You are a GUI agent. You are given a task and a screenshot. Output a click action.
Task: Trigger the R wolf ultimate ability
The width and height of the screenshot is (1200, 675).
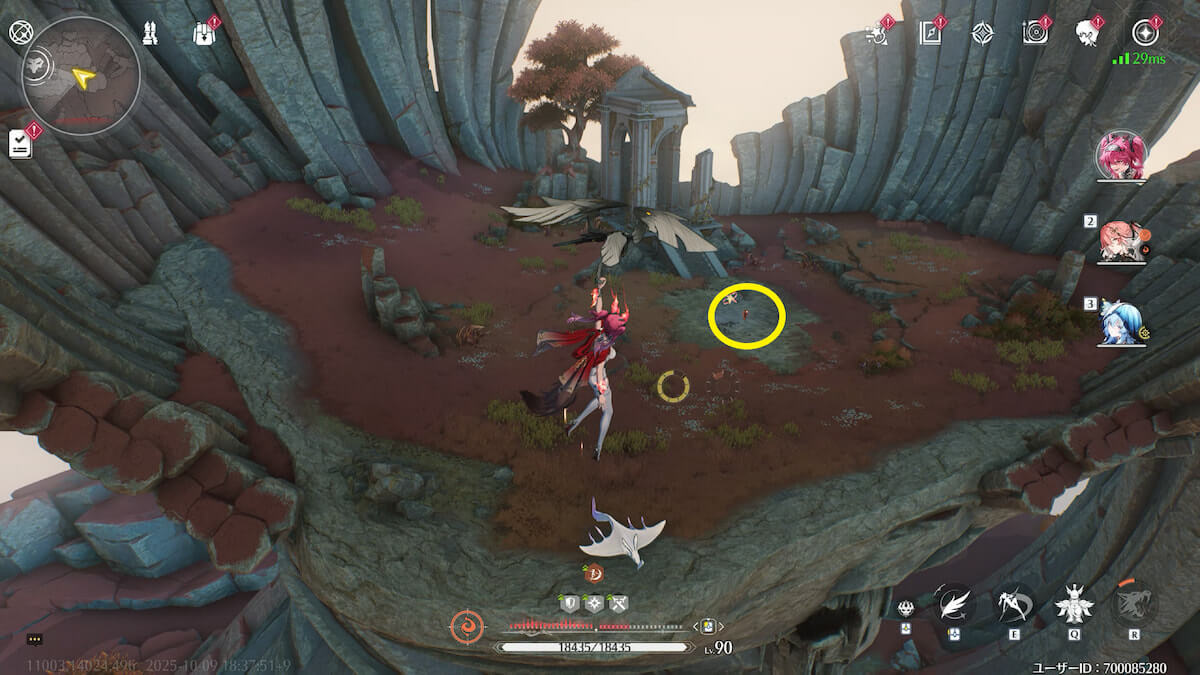click(x=1134, y=604)
